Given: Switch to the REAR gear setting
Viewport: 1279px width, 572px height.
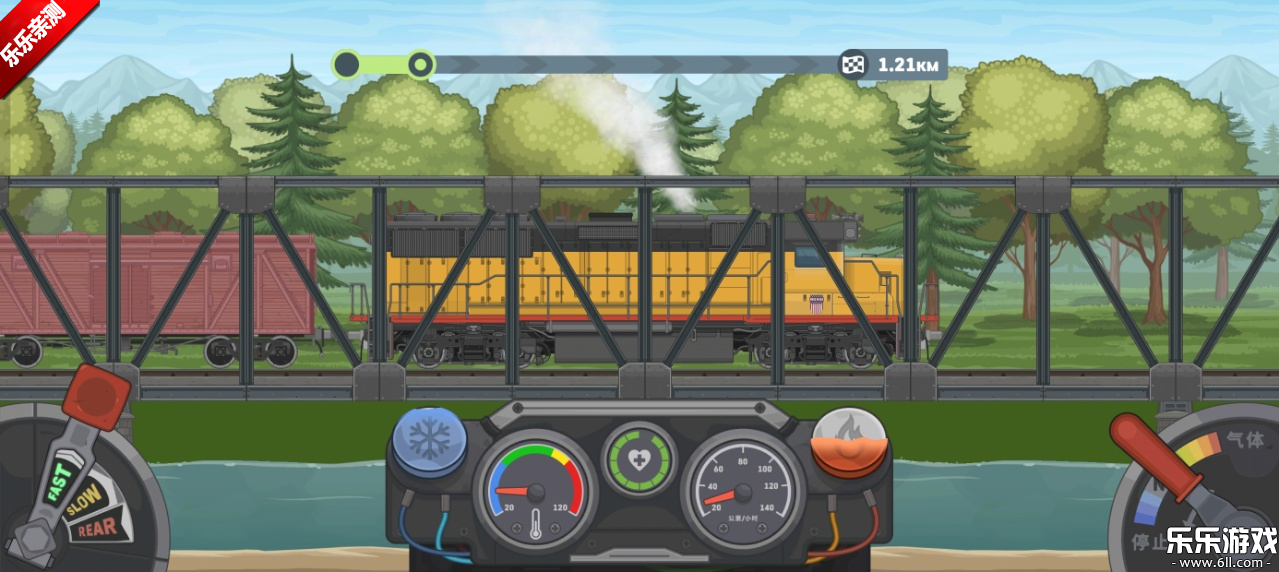Looking at the screenshot, I should (x=95, y=527).
